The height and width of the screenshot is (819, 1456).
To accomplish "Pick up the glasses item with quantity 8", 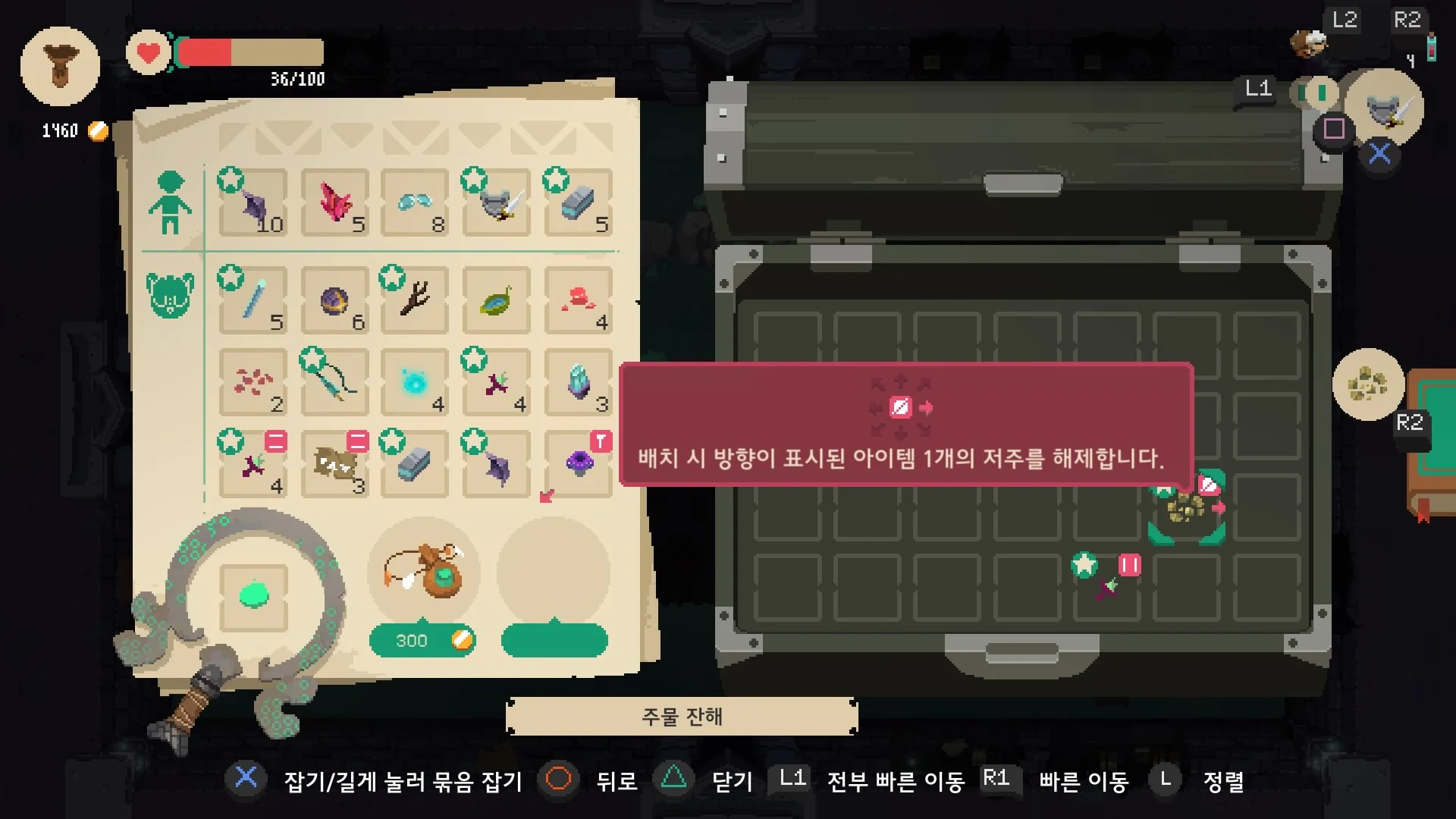I will pyautogui.click(x=413, y=203).
